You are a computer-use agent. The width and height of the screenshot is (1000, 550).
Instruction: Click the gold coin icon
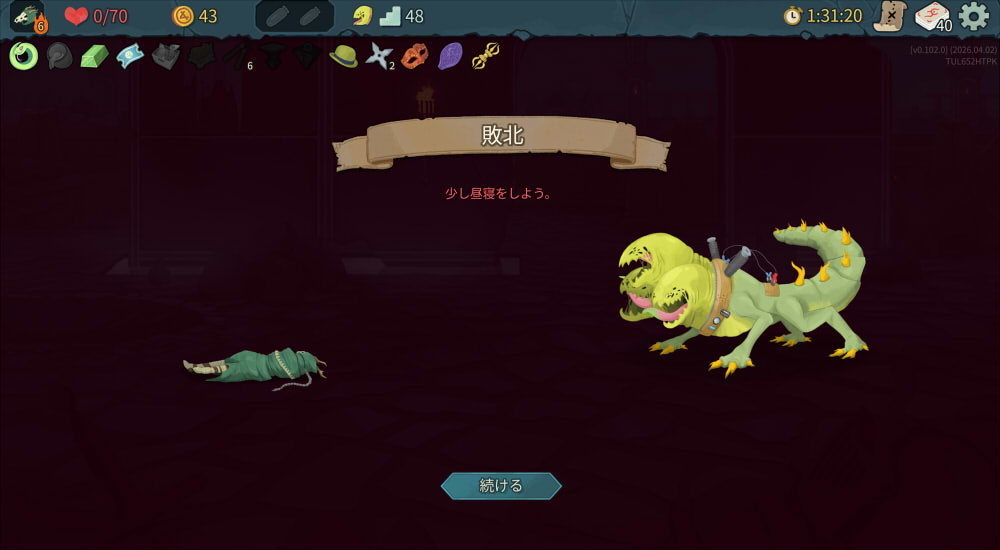tap(183, 16)
